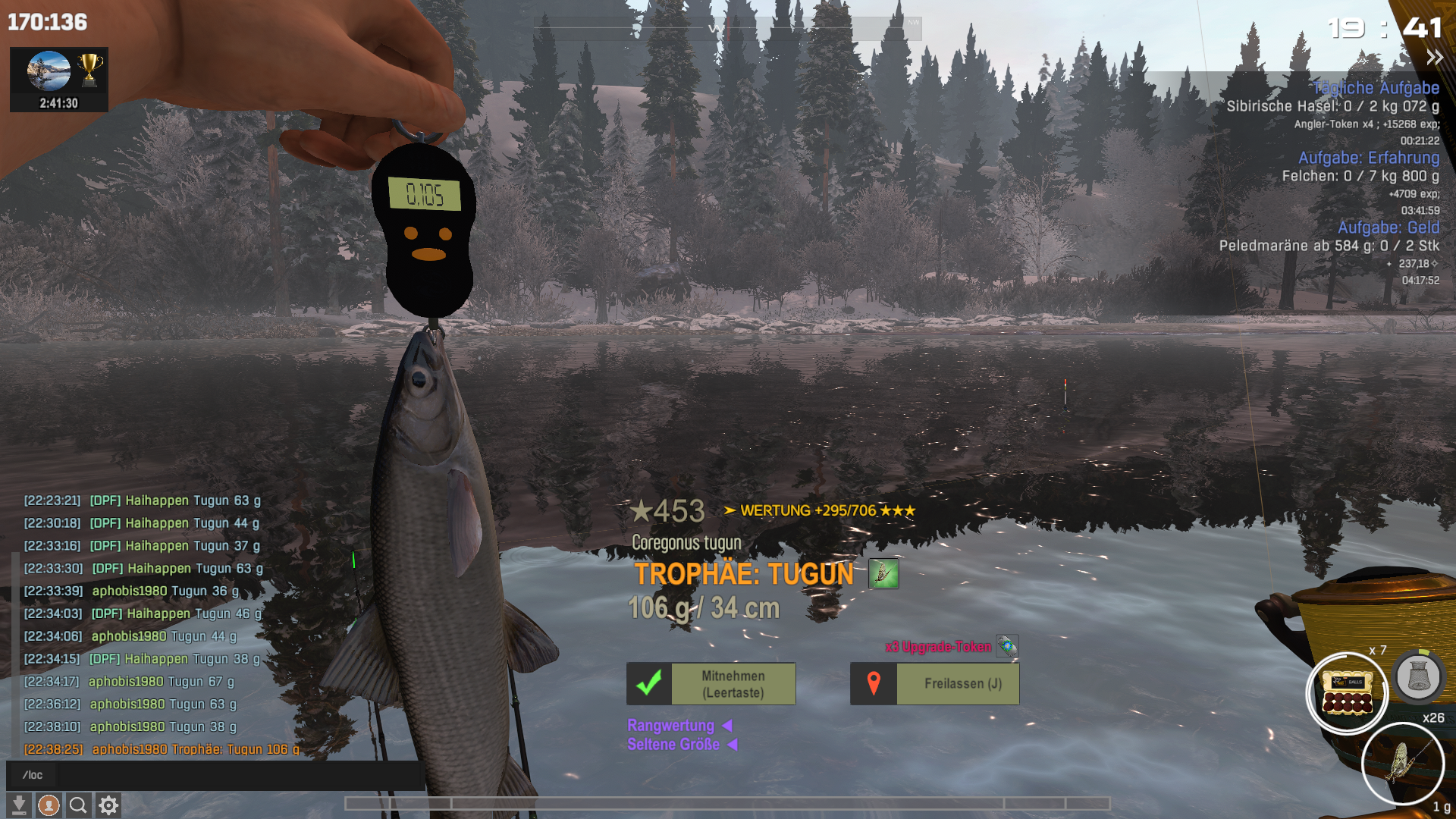This screenshot has height=819, width=1456.
Task: Open the Tägliche Aufgabe daily task
Action: tap(1375, 88)
